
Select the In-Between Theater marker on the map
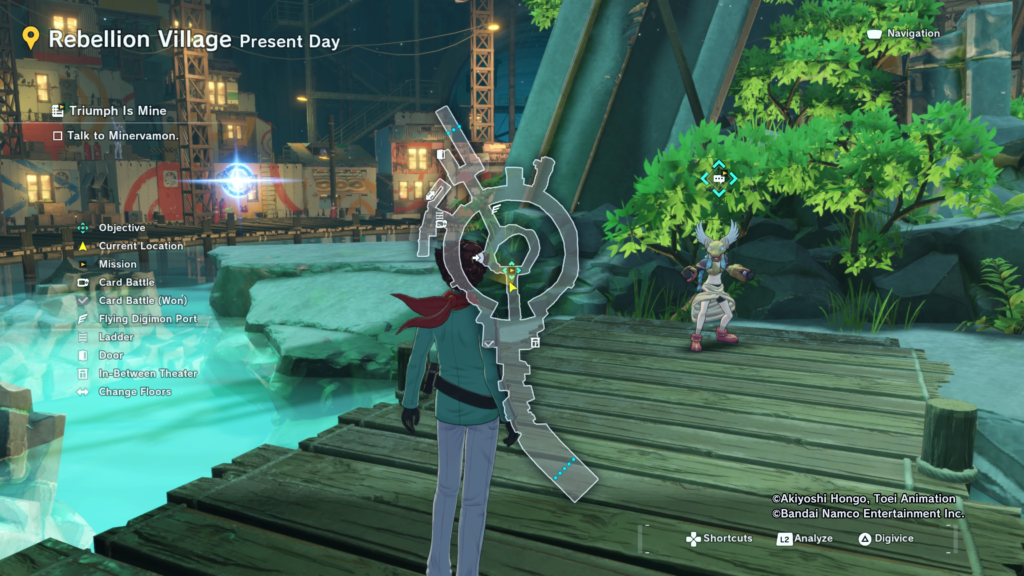pos(536,343)
